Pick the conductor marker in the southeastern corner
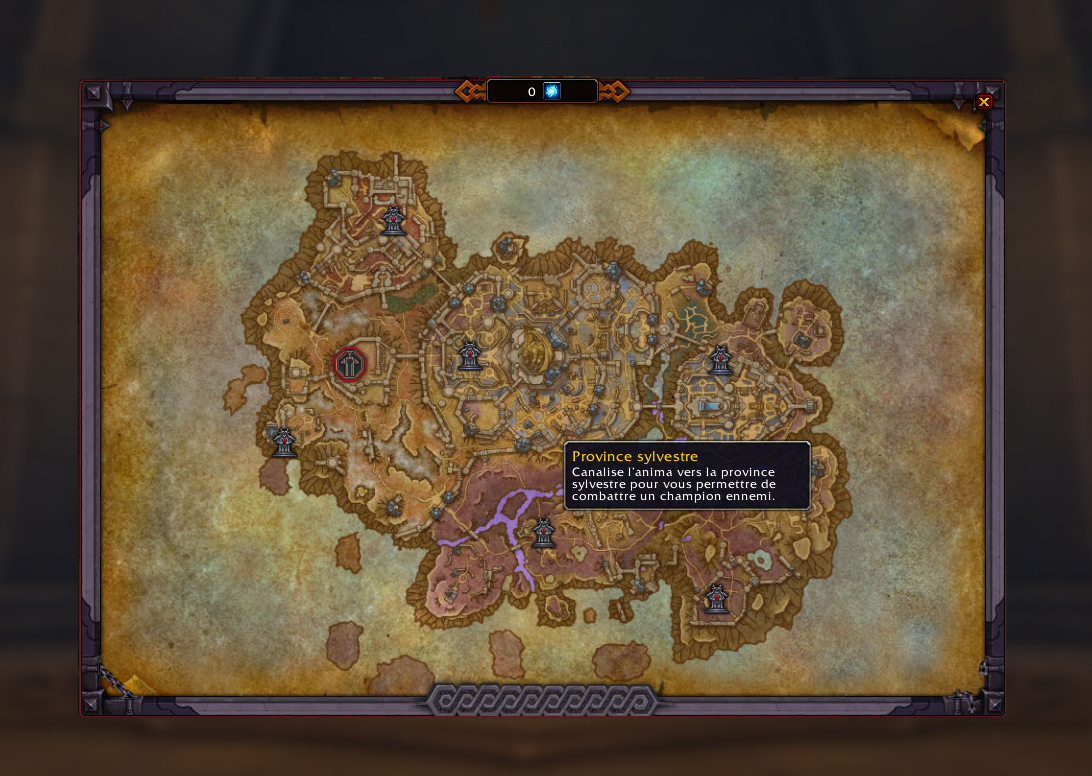The height and width of the screenshot is (776, 1092). 715,598
